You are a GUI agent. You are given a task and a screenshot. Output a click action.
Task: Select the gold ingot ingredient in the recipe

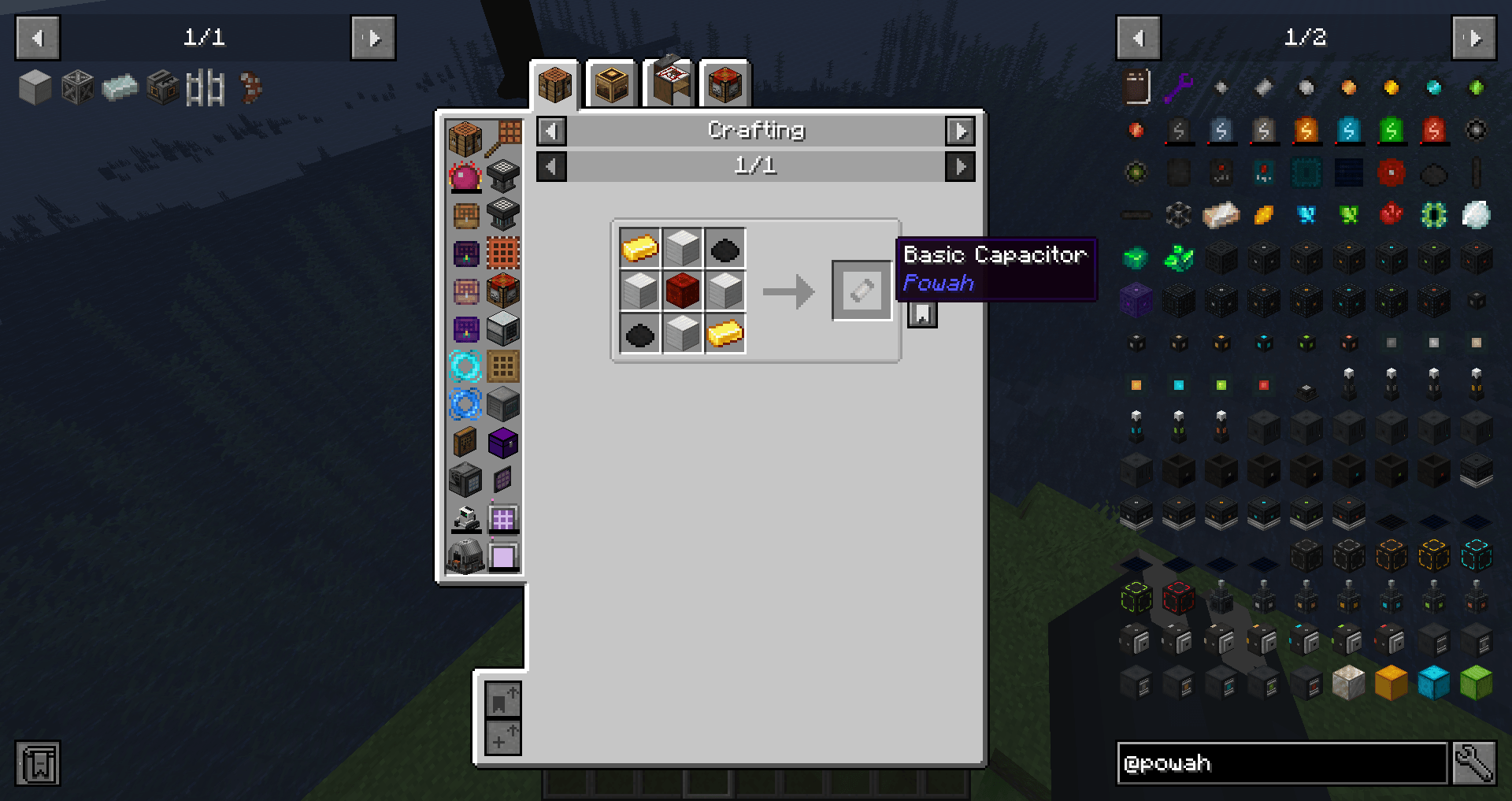tap(639, 248)
